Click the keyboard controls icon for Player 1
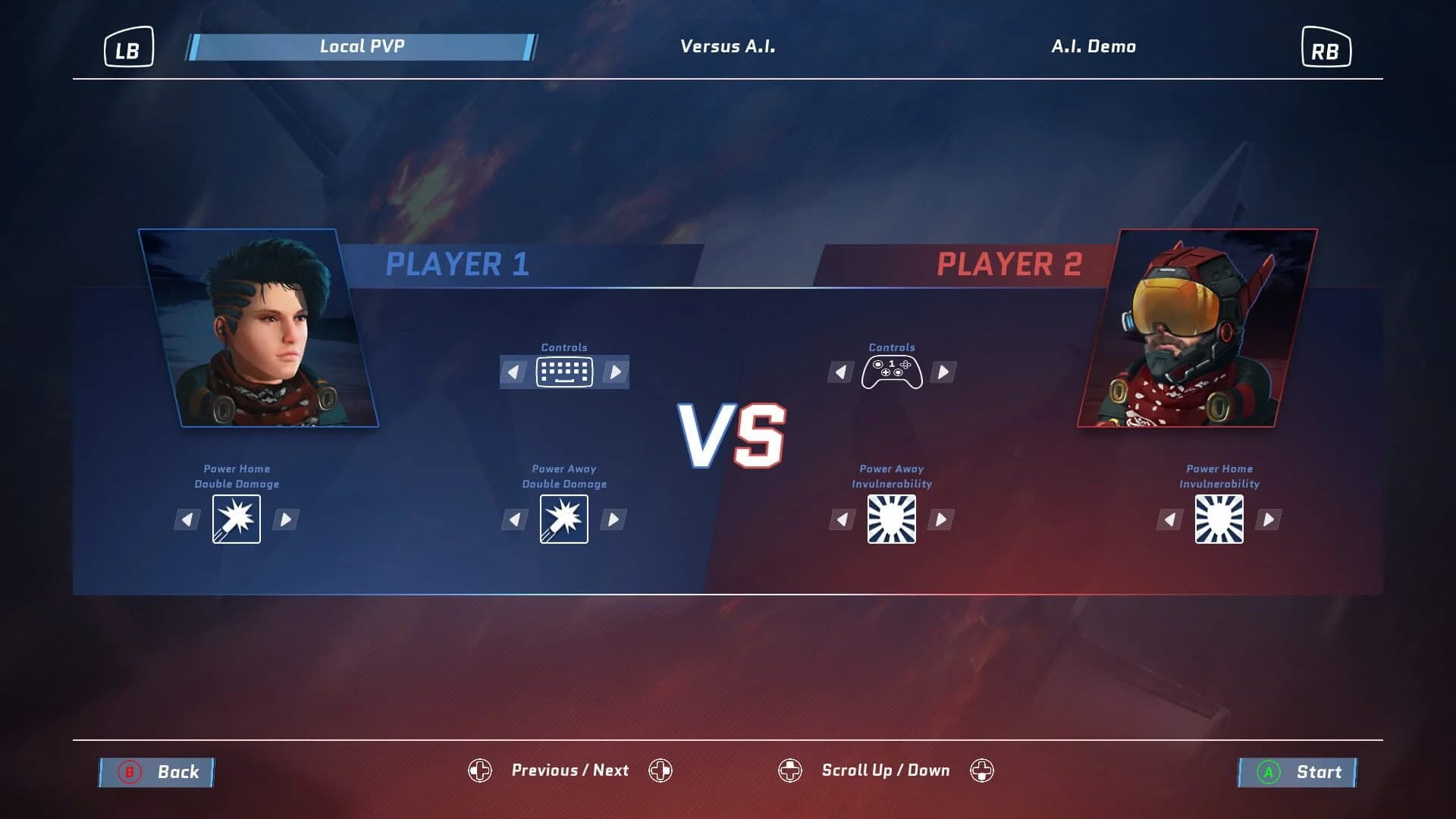 click(x=564, y=371)
